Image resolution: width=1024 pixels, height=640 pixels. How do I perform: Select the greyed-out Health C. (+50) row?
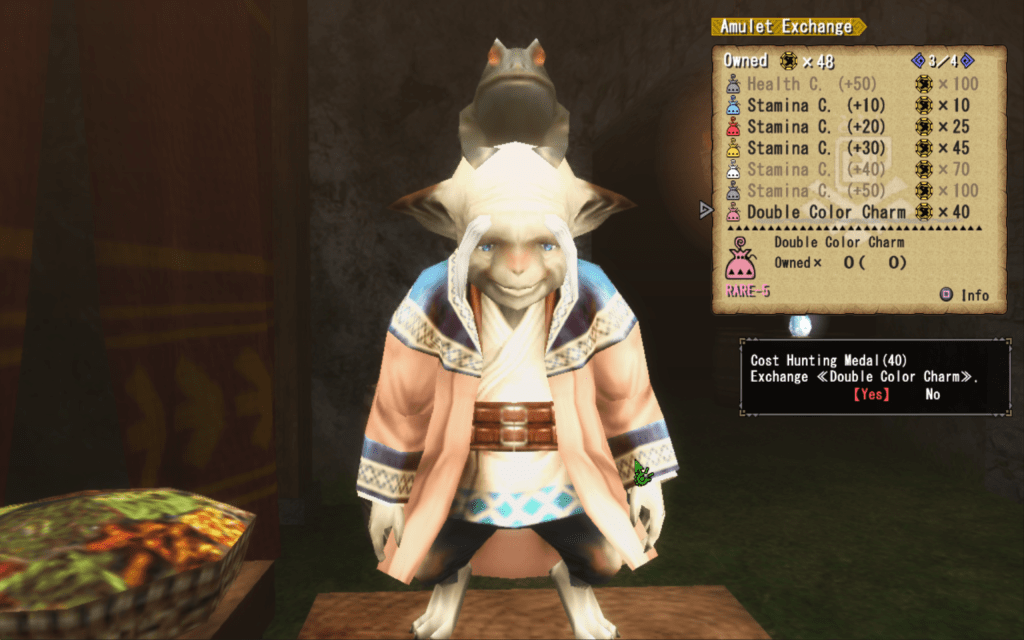point(810,84)
